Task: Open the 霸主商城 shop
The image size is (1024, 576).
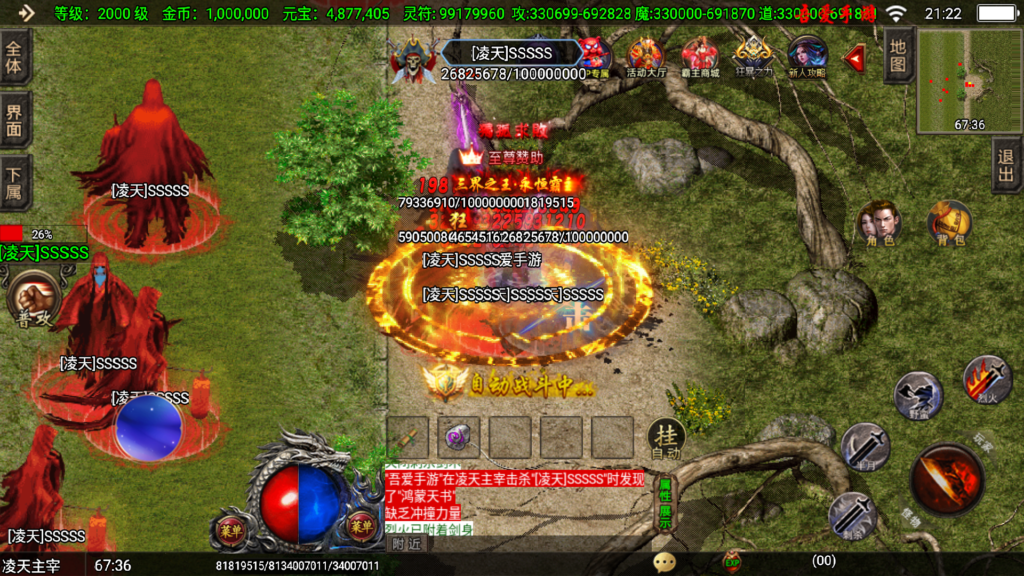Action: click(x=700, y=57)
